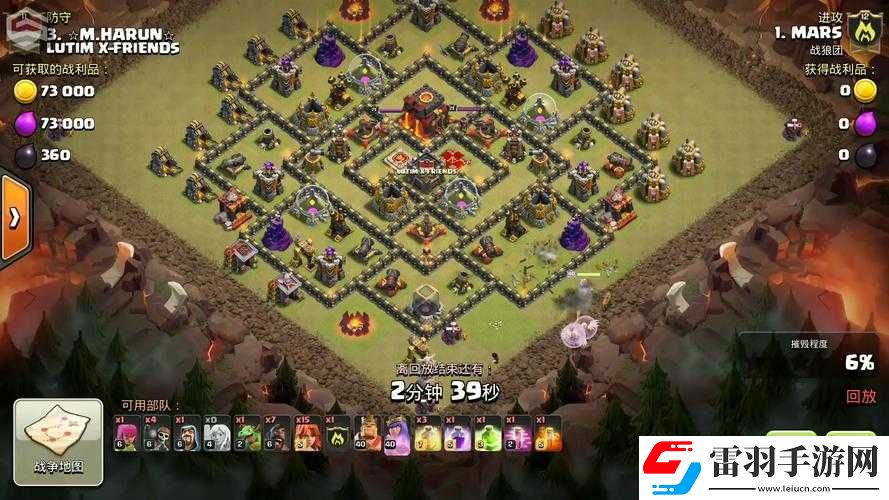Deploy the Clan Castle reinforcements card
This screenshot has height=500, width=889.
click(337, 434)
